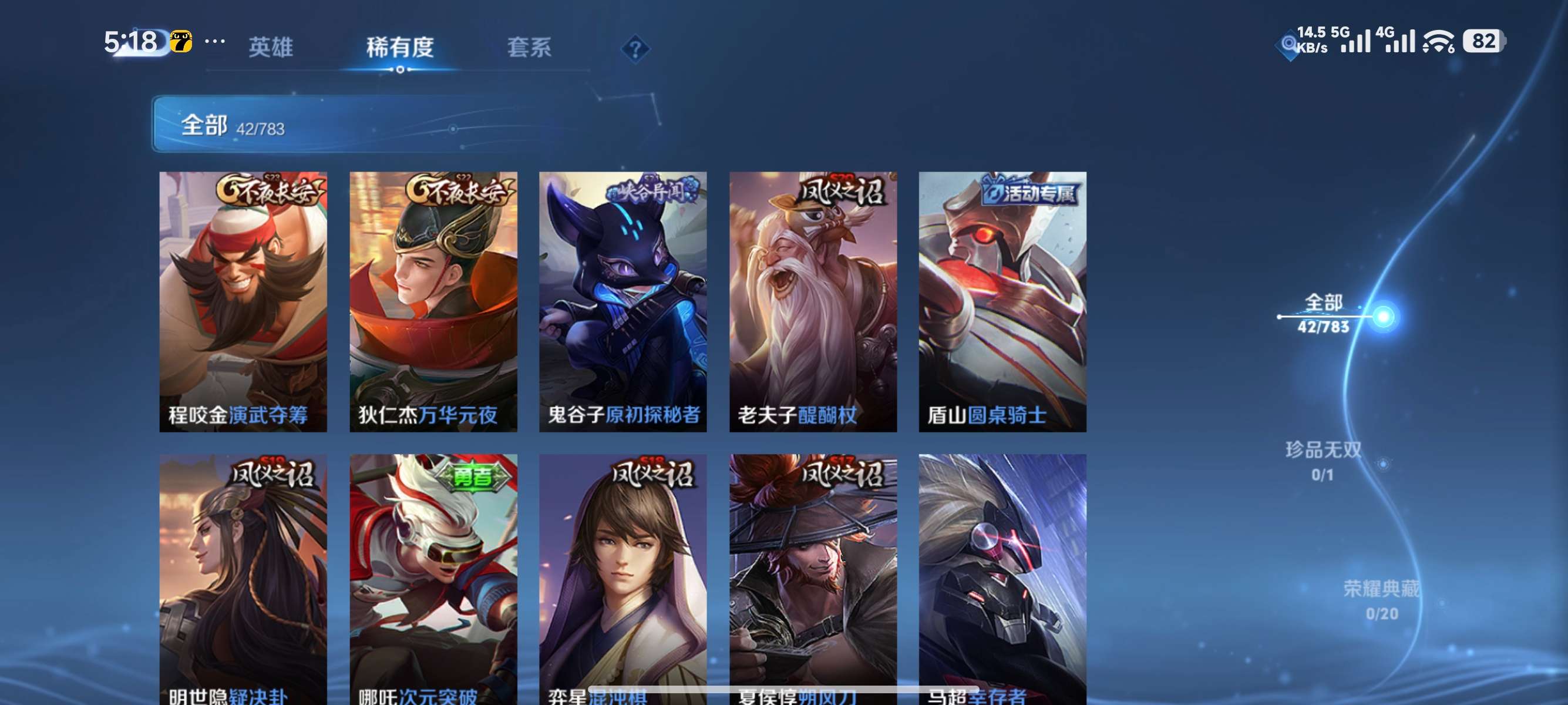
Task: Expand the 全部 42/783 header bar
Action: point(365,124)
